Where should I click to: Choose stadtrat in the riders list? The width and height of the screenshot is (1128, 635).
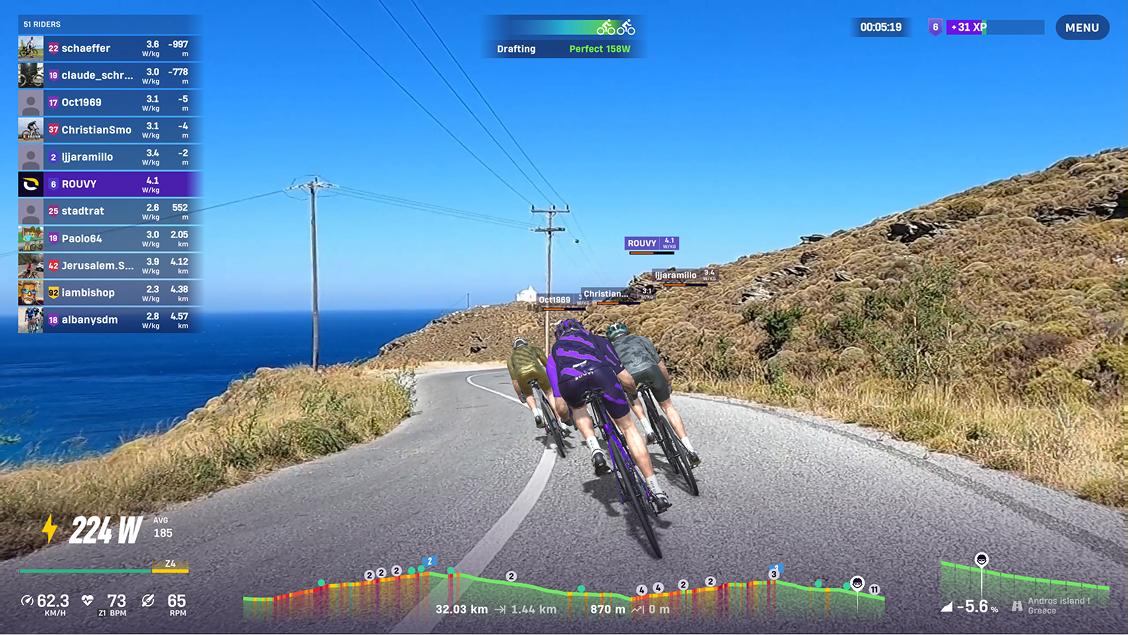point(110,211)
